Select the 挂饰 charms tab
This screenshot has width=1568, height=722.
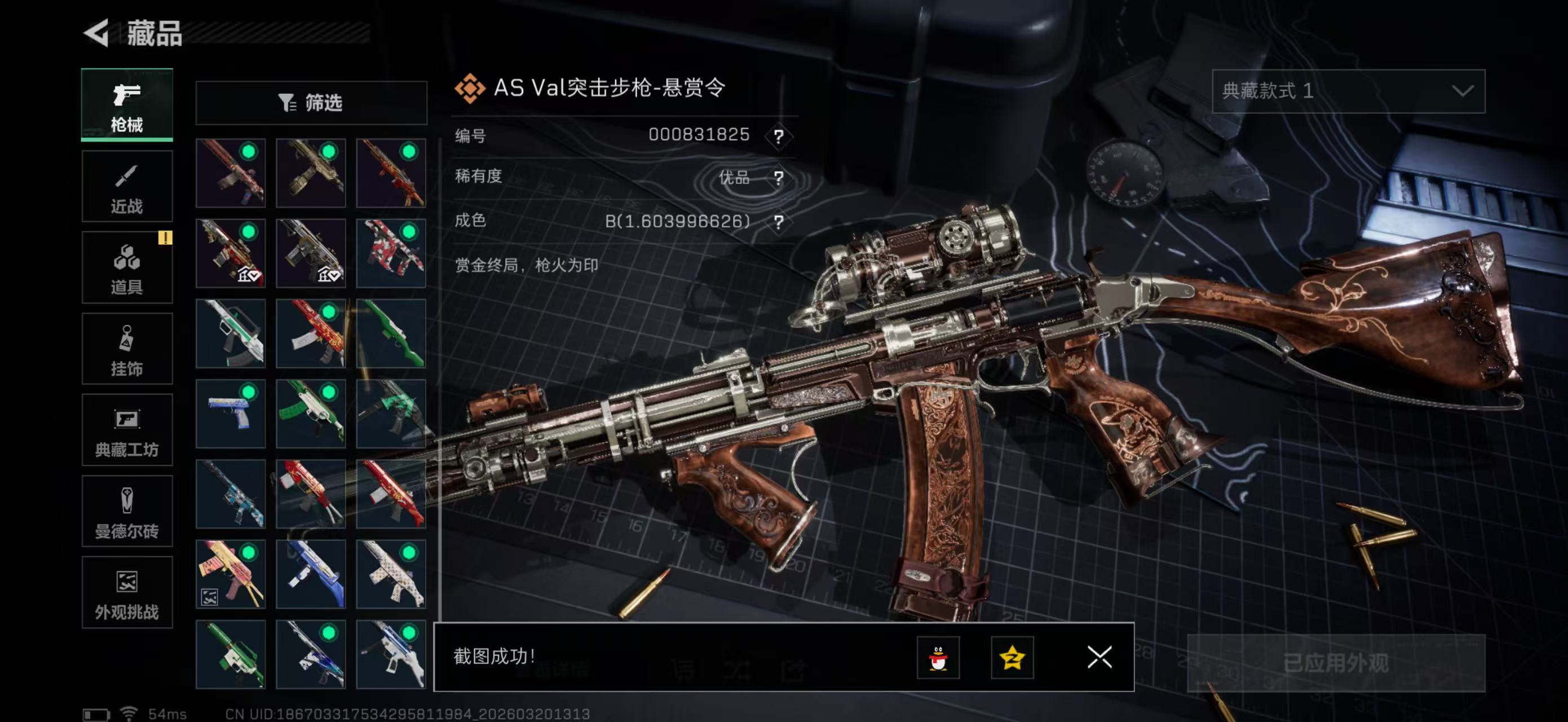(127, 349)
